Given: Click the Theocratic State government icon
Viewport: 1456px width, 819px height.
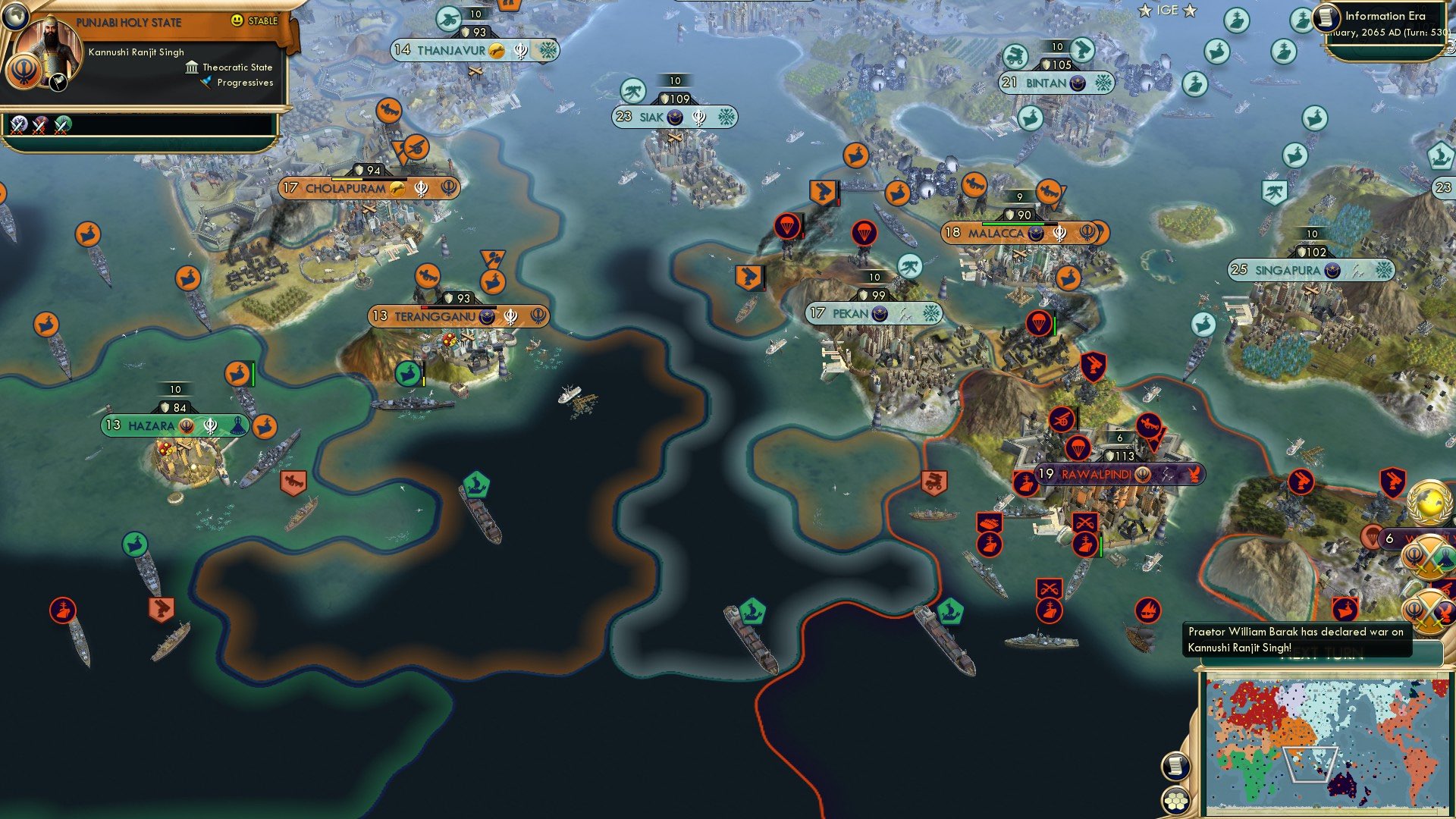Looking at the screenshot, I should (x=192, y=67).
